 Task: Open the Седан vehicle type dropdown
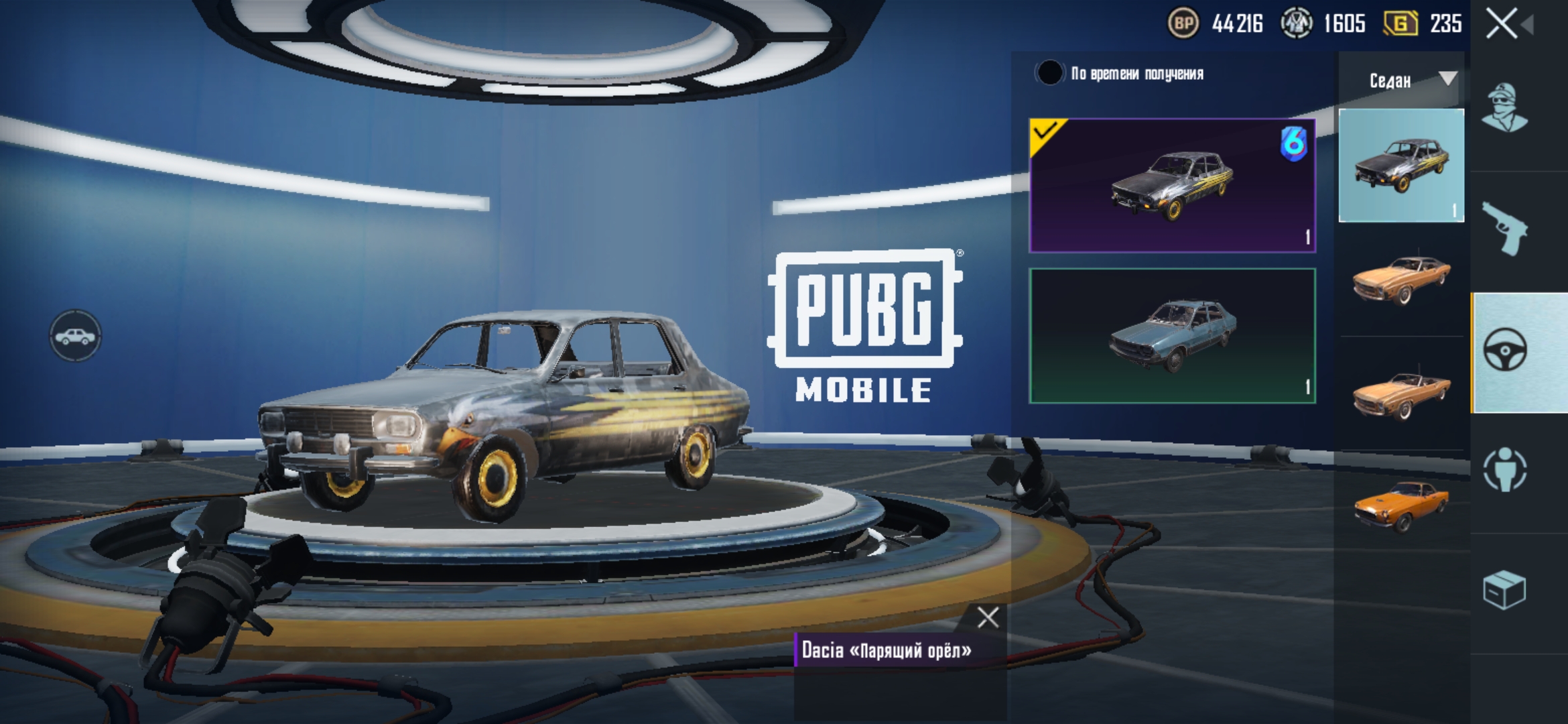pos(1401,81)
